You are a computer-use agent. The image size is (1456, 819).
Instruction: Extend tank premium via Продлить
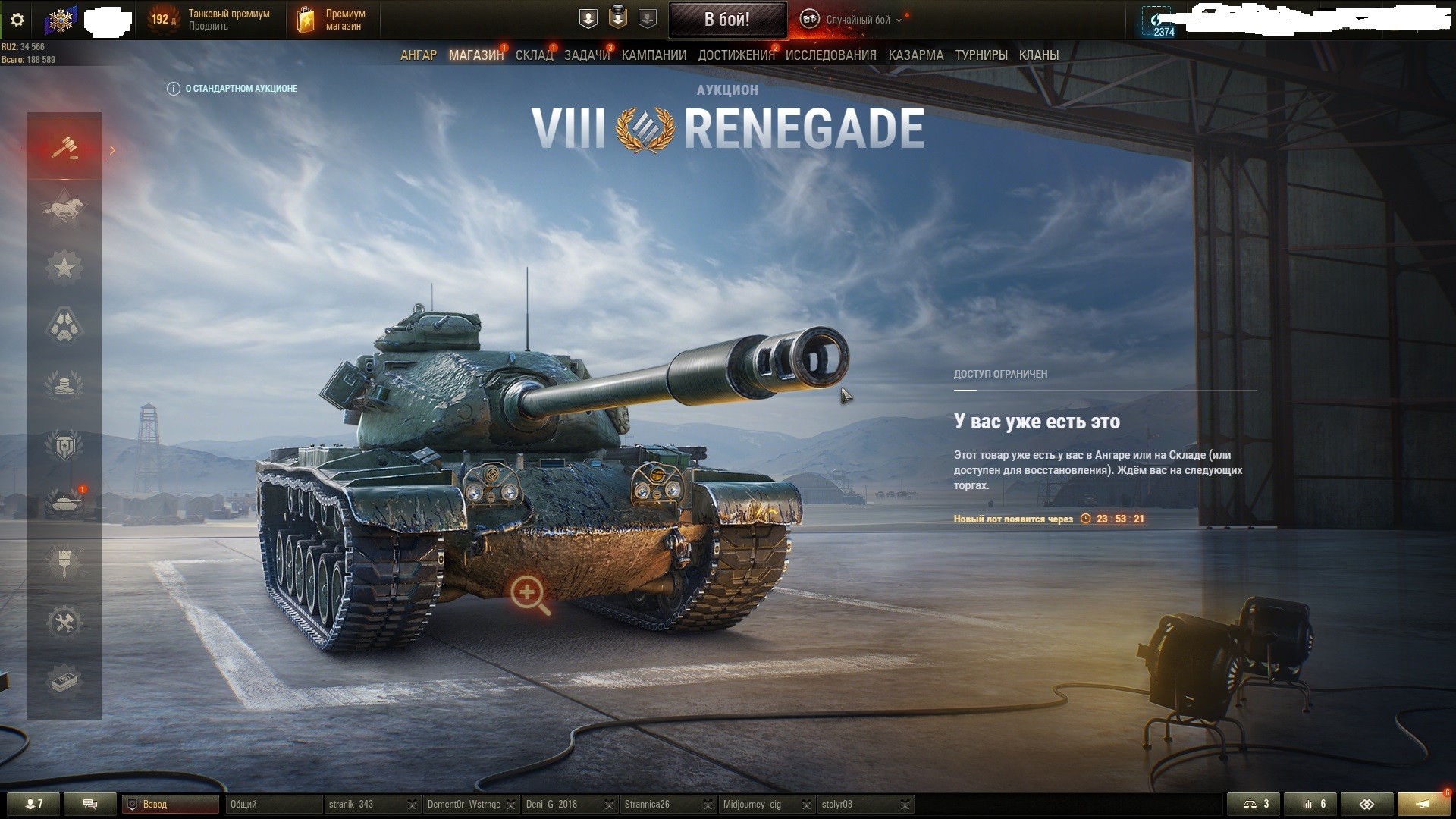coord(208,27)
